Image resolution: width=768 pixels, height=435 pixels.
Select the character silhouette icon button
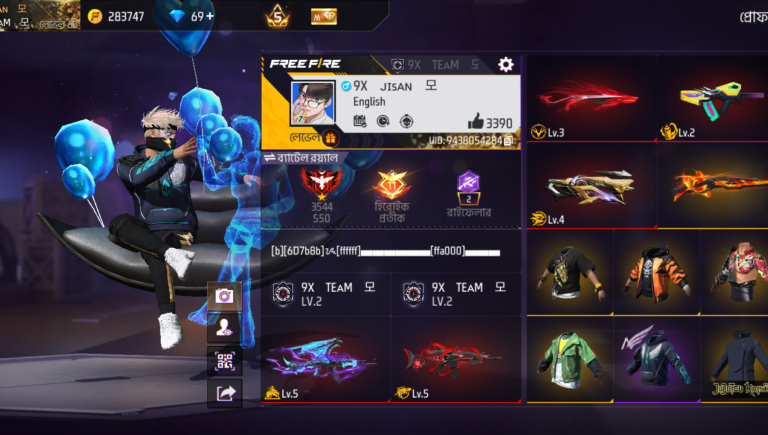pos(224,328)
